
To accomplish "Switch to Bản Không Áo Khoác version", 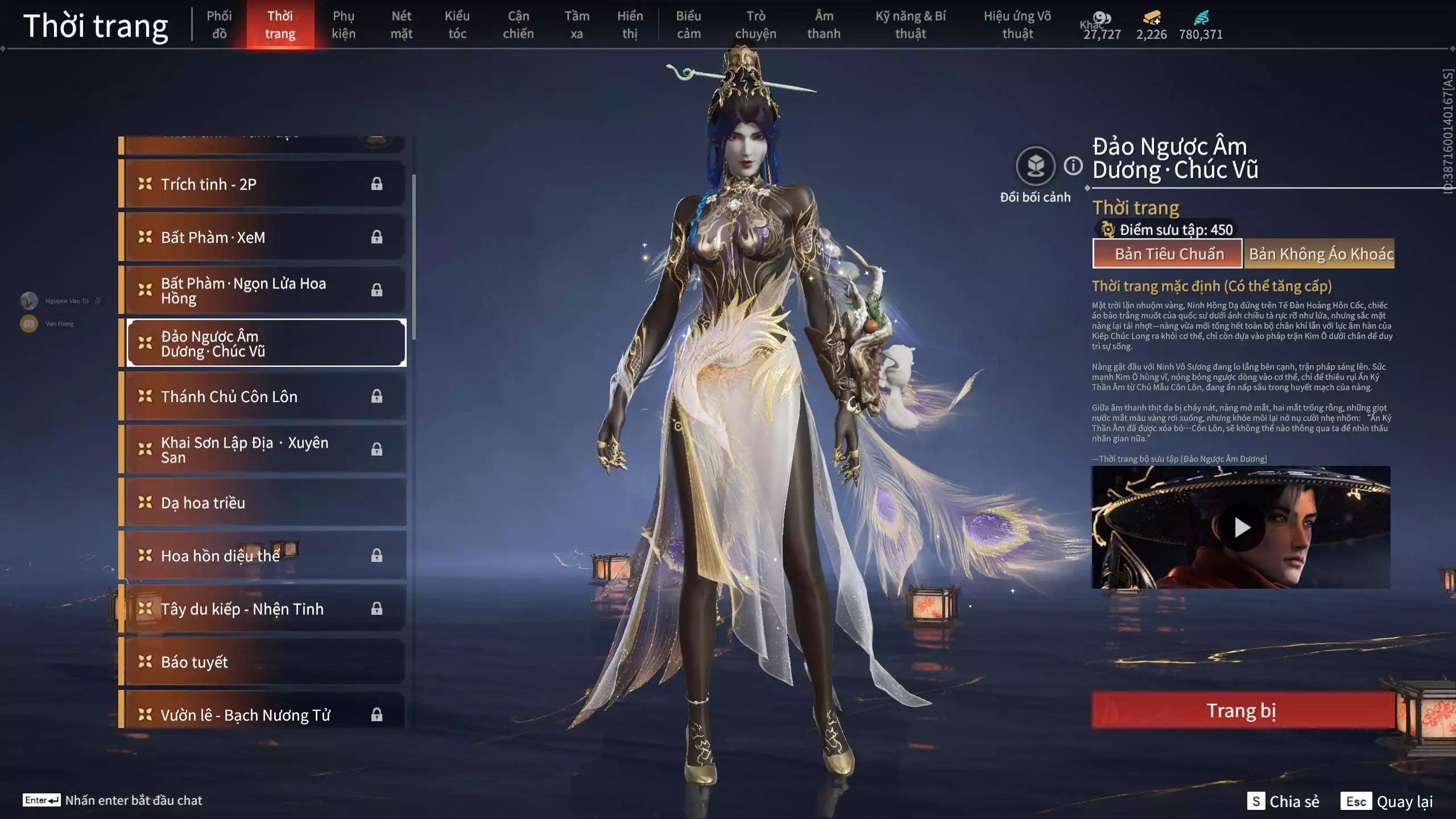I will tap(1325, 254).
